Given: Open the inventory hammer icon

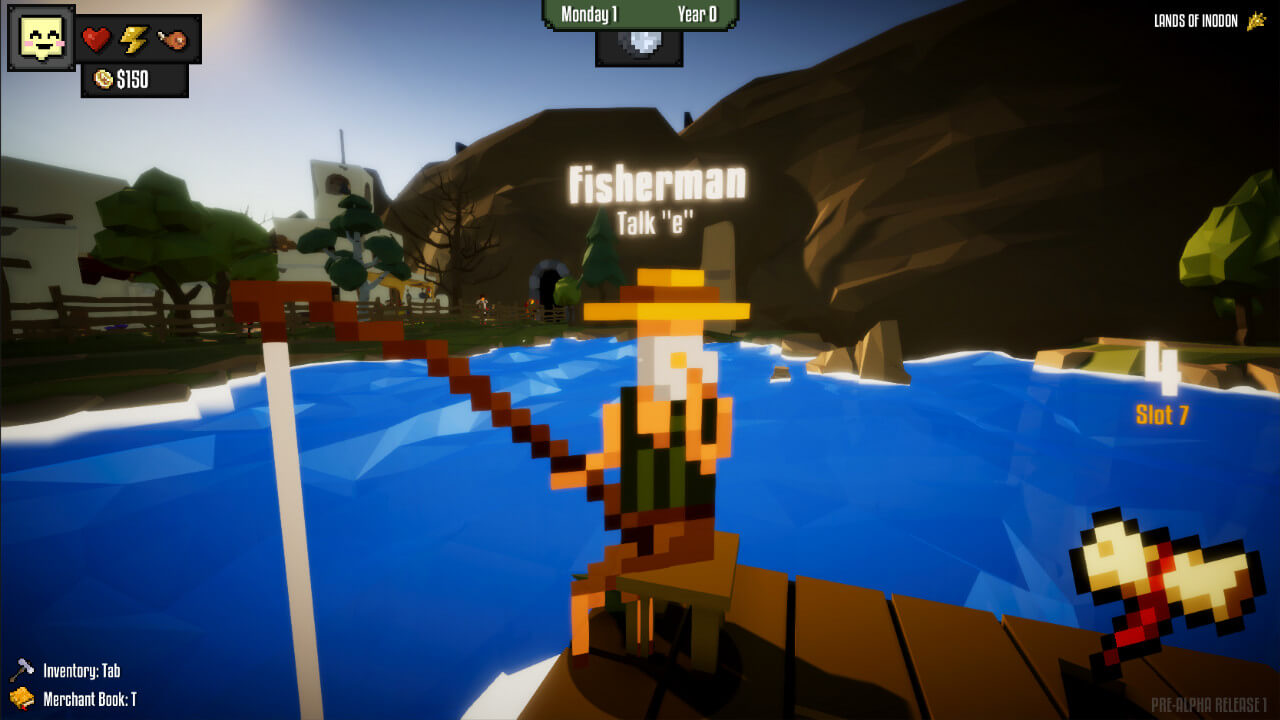Looking at the screenshot, I should [22, 670].
